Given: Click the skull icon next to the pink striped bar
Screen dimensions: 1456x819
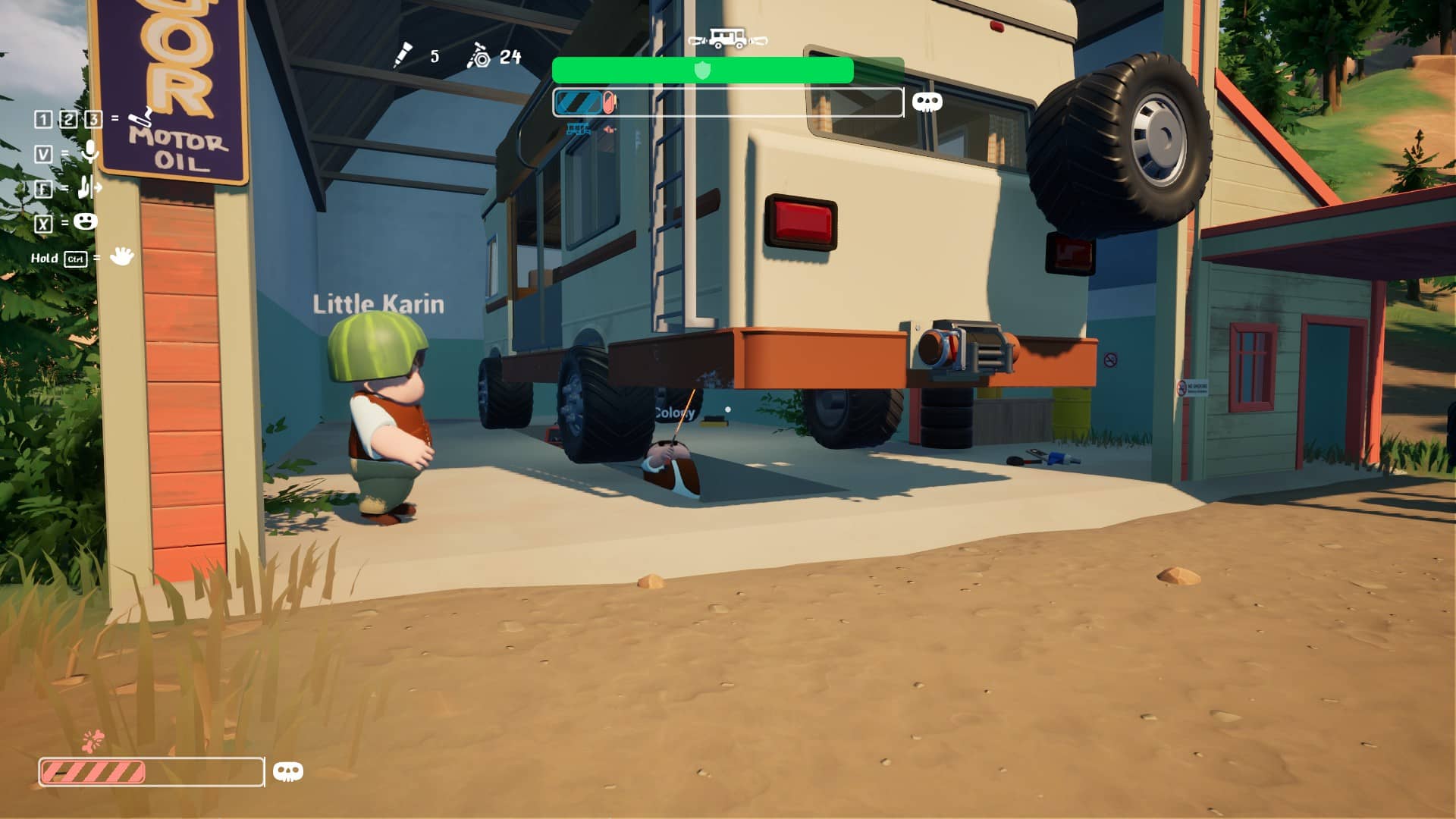Looking at the screenshot, I should (x=287, y=772).
